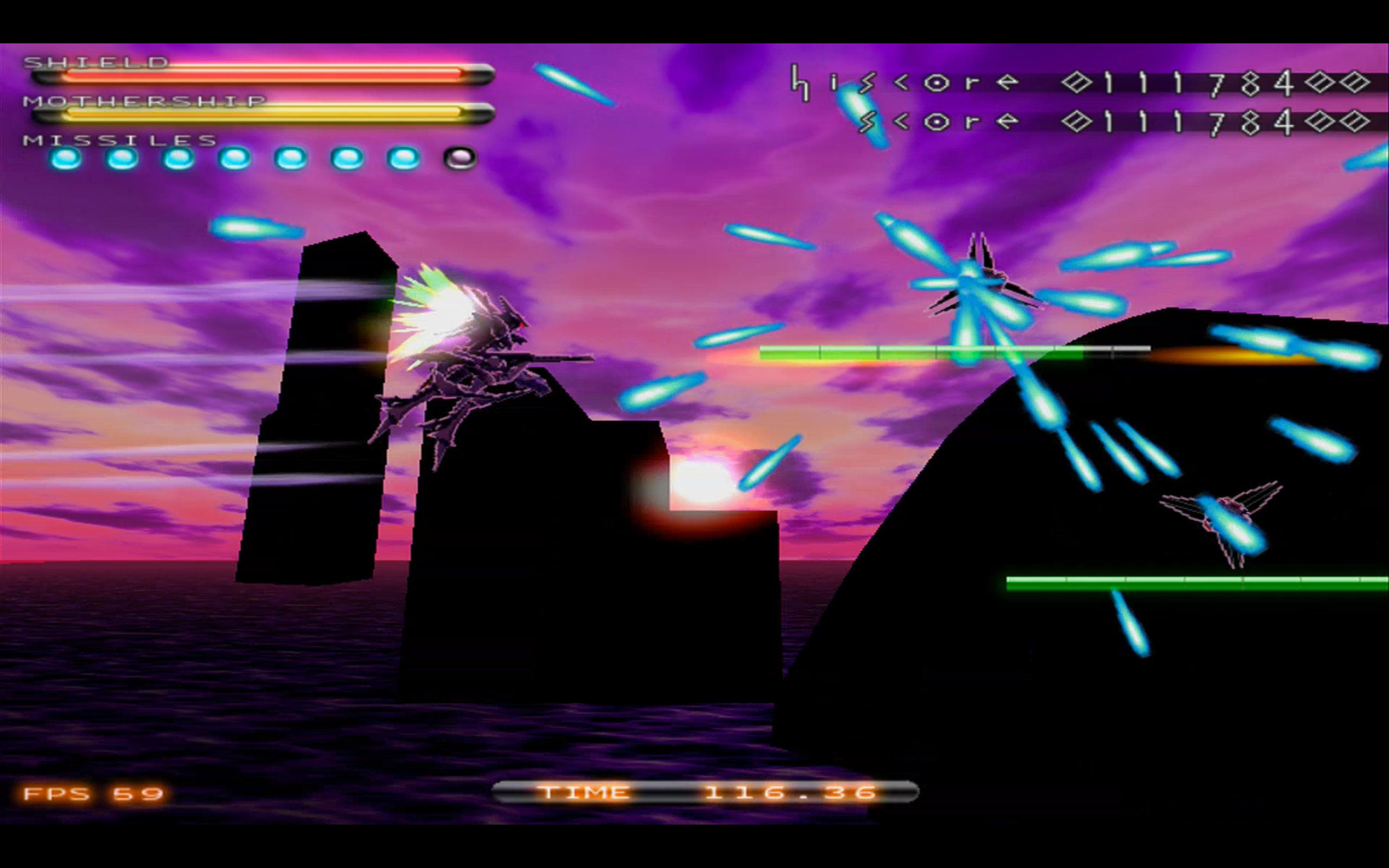Click the player mech ship sprite
The width and height of the screenshot is (1389, 868).
499,356
